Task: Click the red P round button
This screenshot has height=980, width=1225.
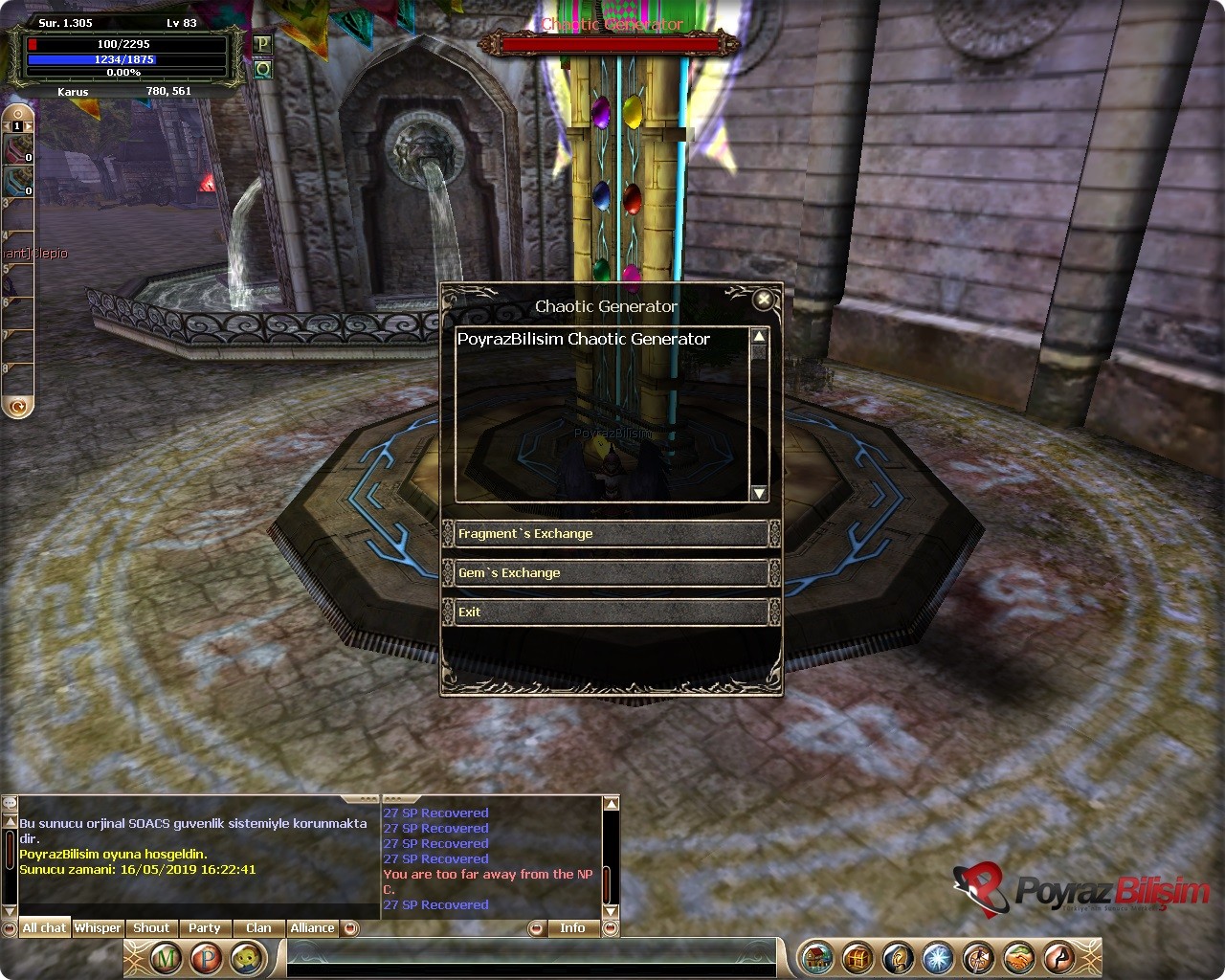Action: [x=206, y=957]
